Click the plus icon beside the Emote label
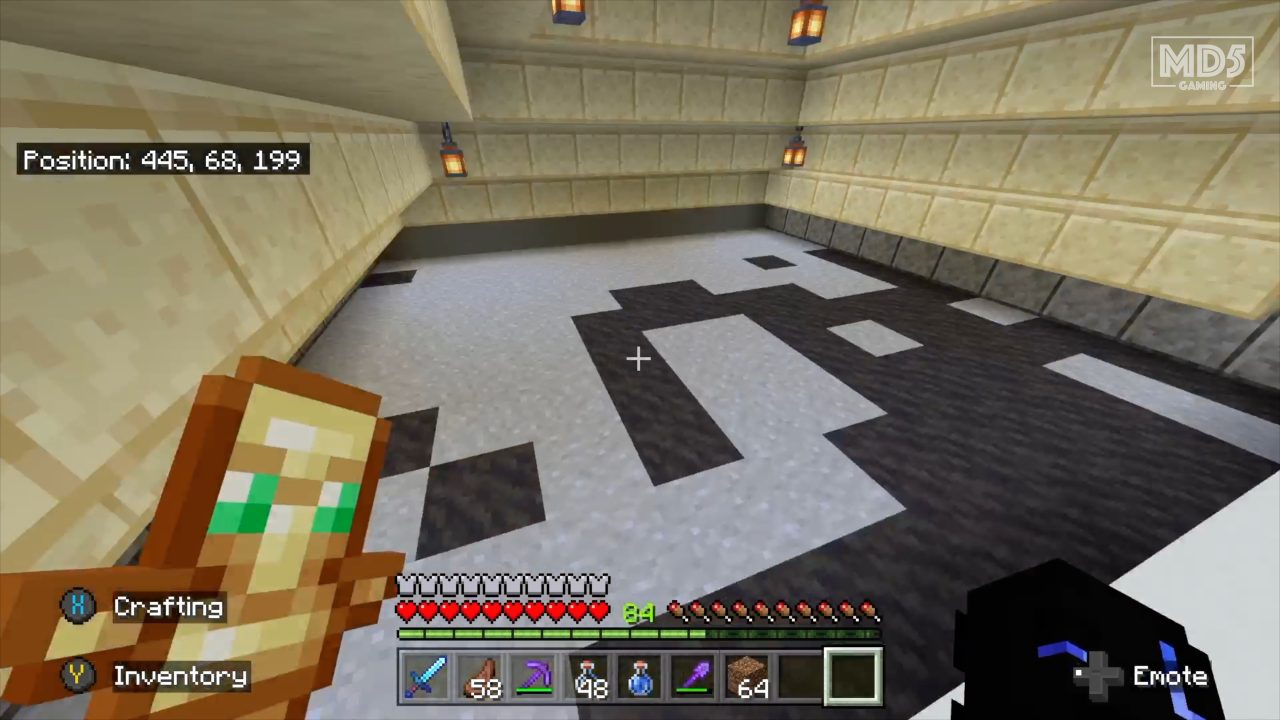The image size is (1280, 720). pos(1096,677)
